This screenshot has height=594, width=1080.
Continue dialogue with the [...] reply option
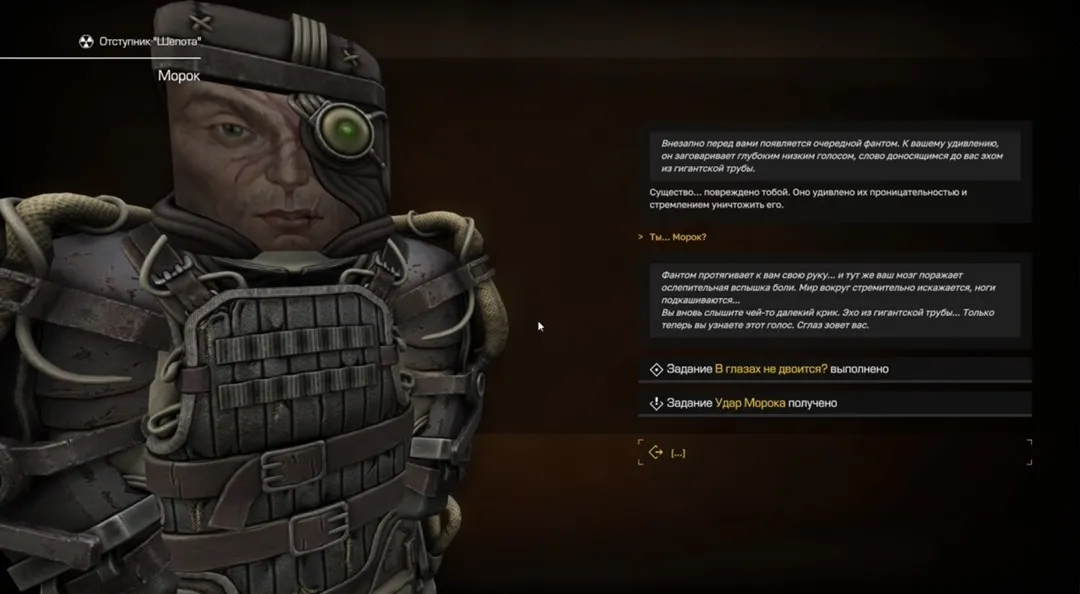[677, 453]
